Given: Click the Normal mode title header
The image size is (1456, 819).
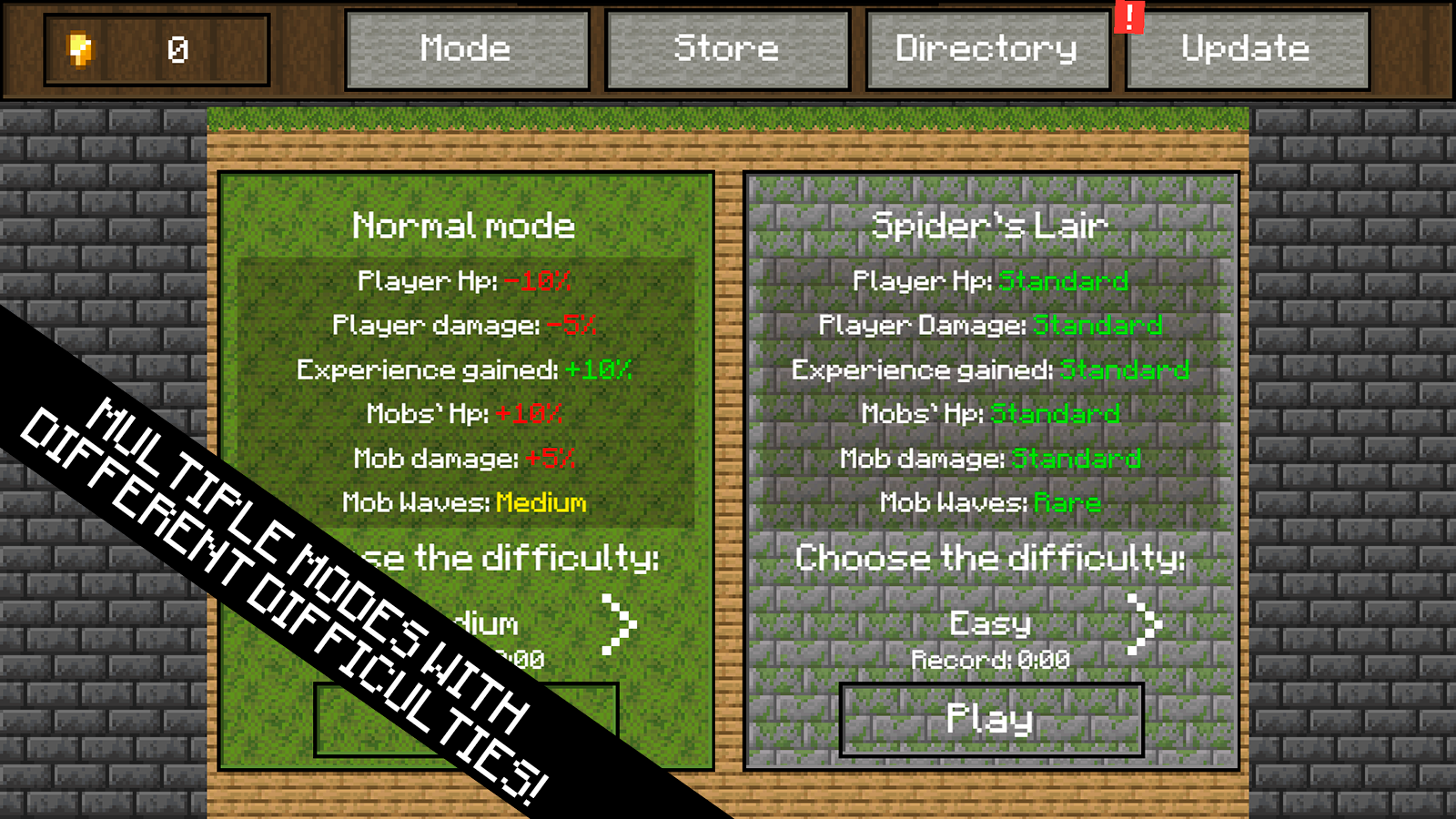Looking at the screenshot, I should click(x=463, y=226).
